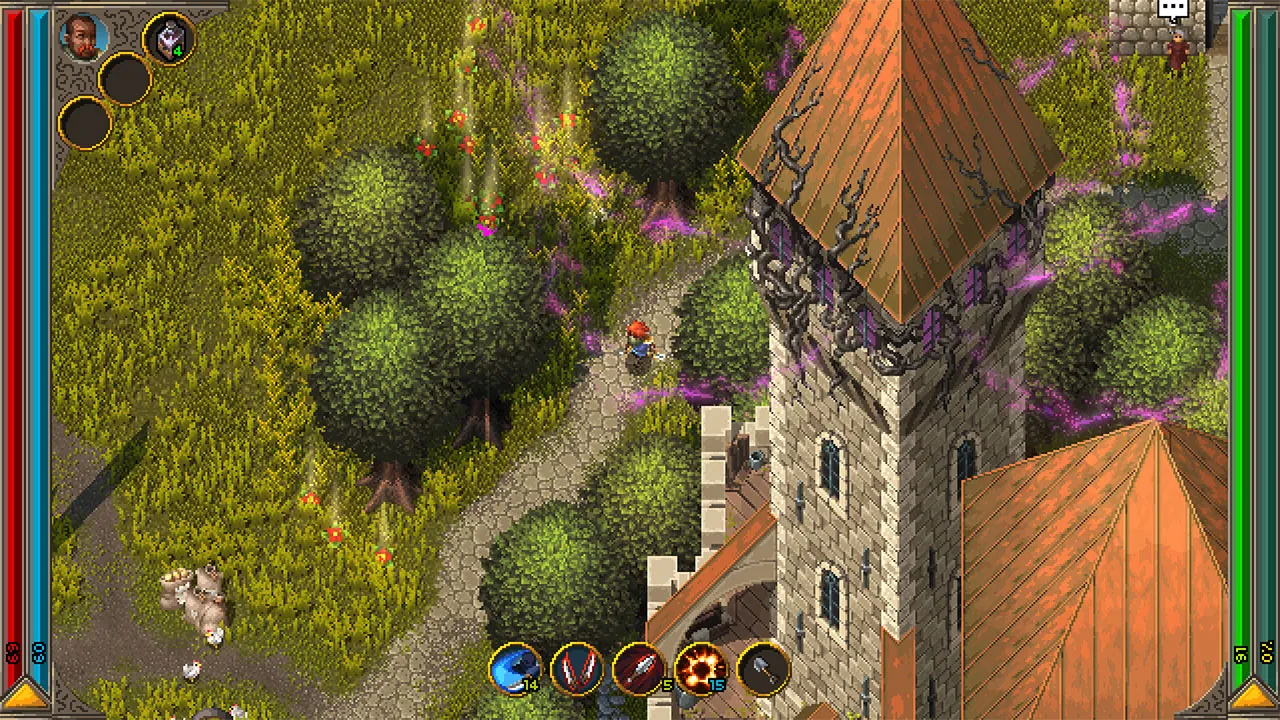Activate the crossed daggers skill
Image resolution: width=1280 pixels, height=720 pixels.
[578, 668]
